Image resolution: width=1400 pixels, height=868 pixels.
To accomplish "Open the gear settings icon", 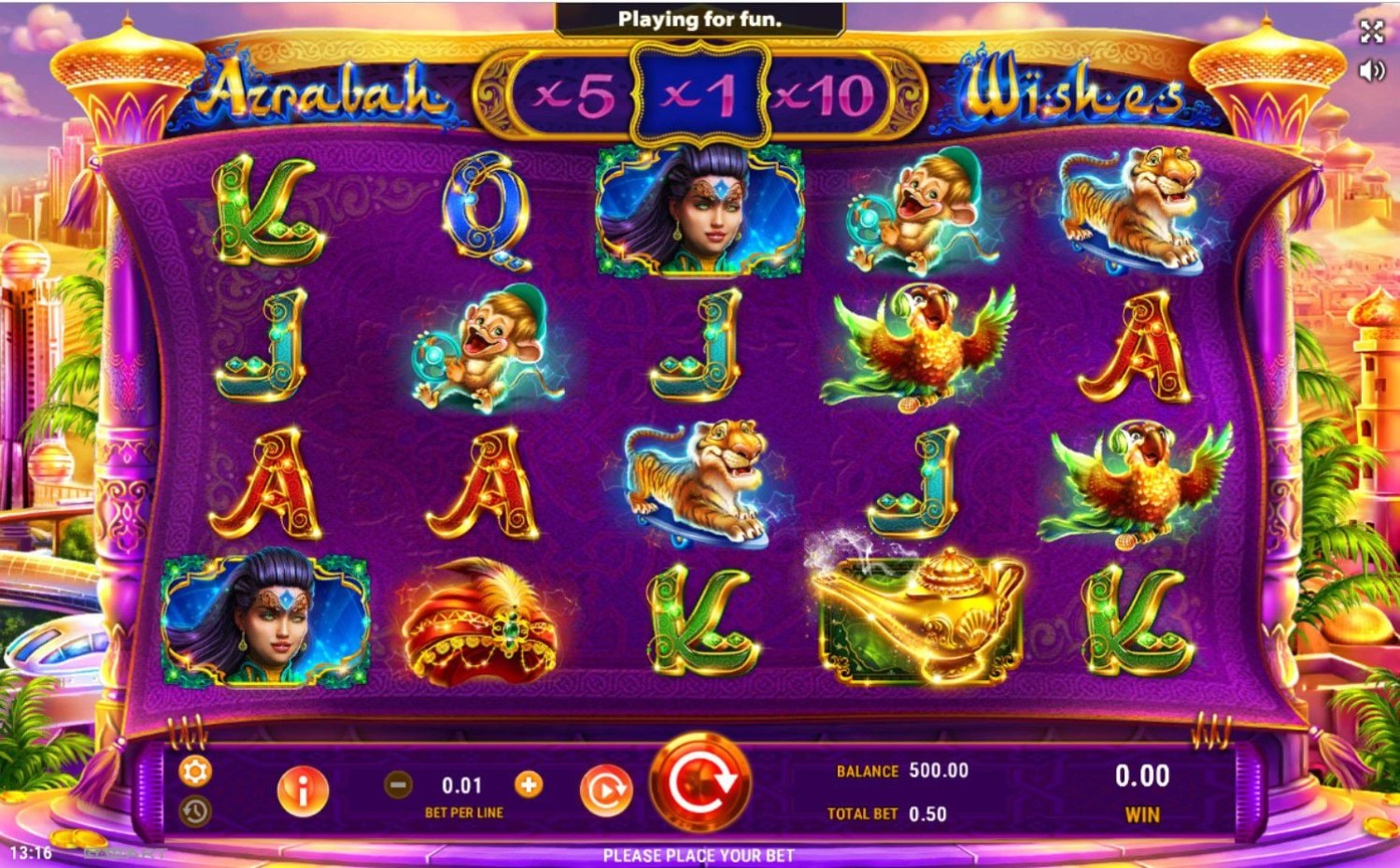I will pos(195,771).
